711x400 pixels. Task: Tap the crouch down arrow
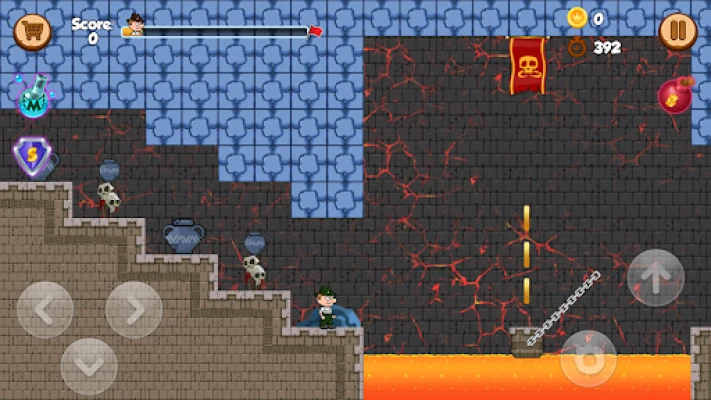(89, 366)
